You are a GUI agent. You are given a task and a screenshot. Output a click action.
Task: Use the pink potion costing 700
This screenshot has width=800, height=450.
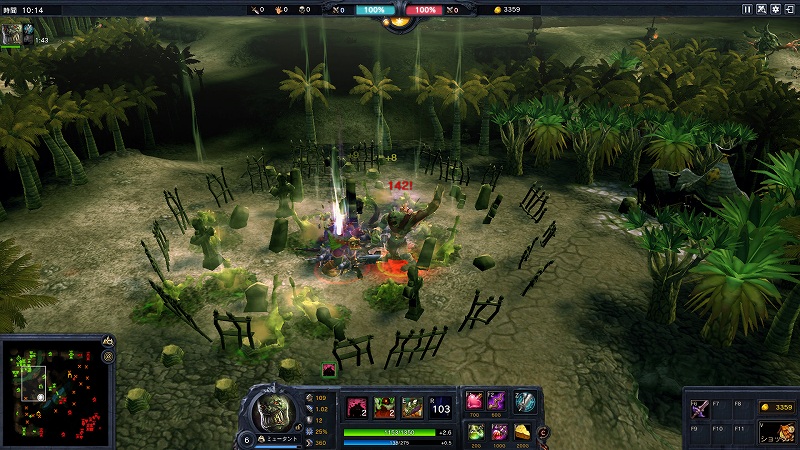475,401
